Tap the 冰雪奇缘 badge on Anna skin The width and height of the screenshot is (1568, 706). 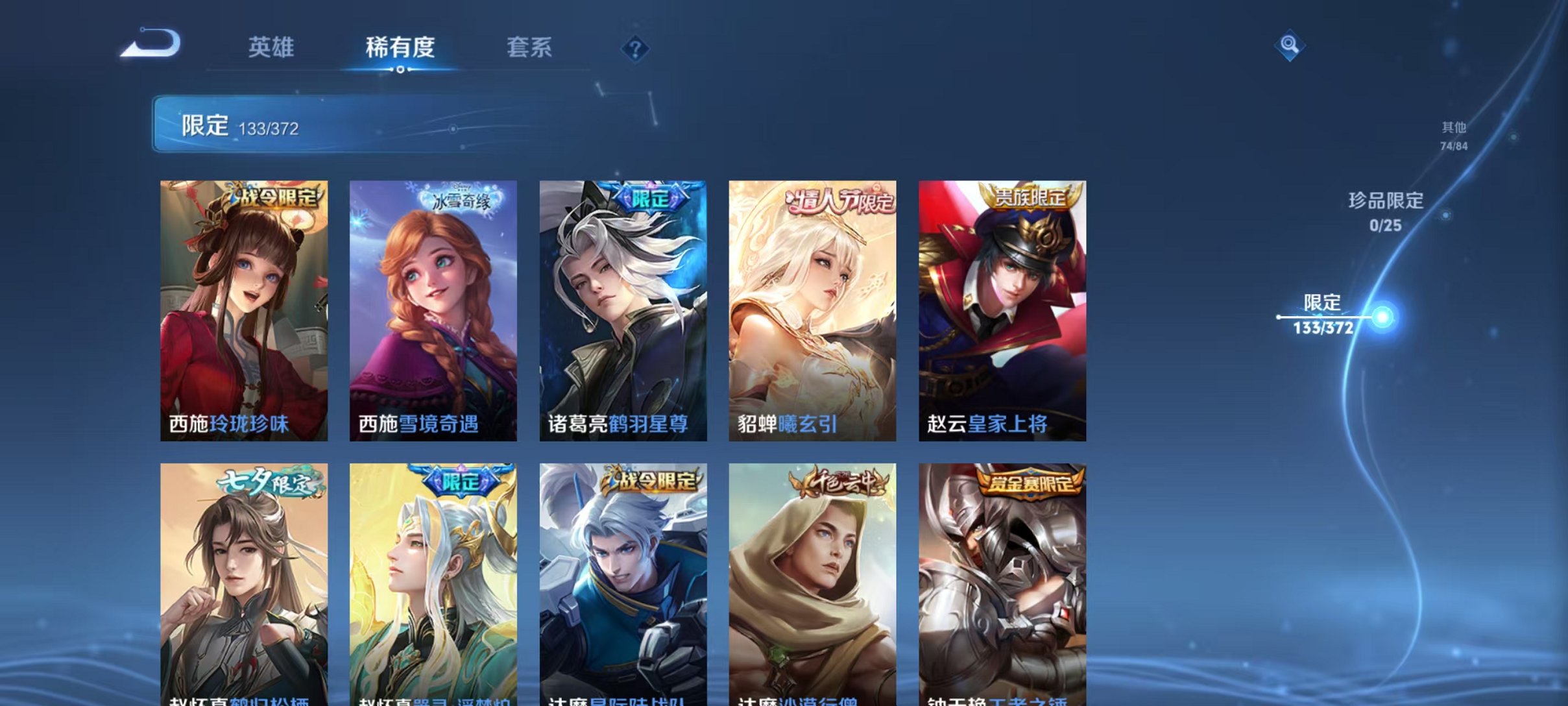click(461, 201)
